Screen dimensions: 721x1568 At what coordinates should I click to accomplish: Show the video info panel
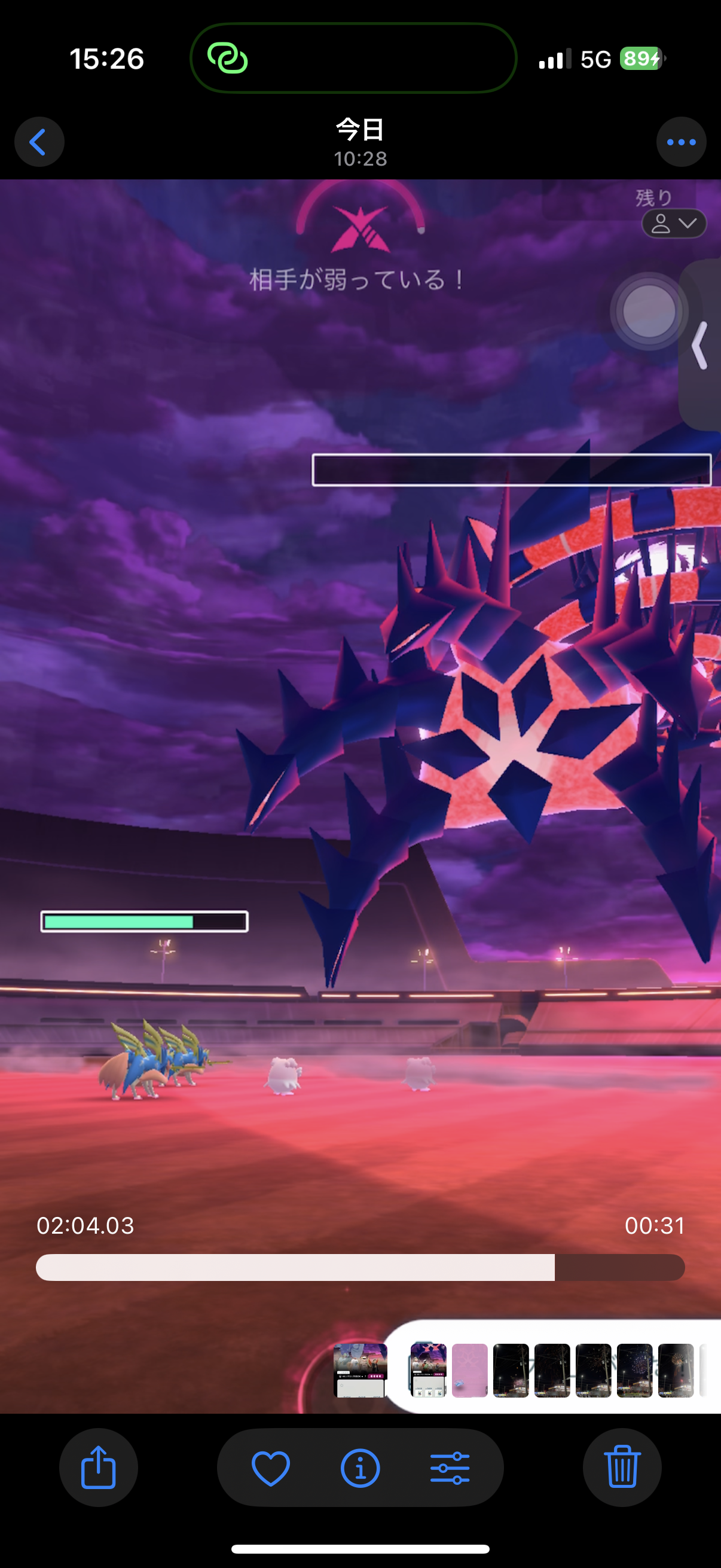point(360,1468)
